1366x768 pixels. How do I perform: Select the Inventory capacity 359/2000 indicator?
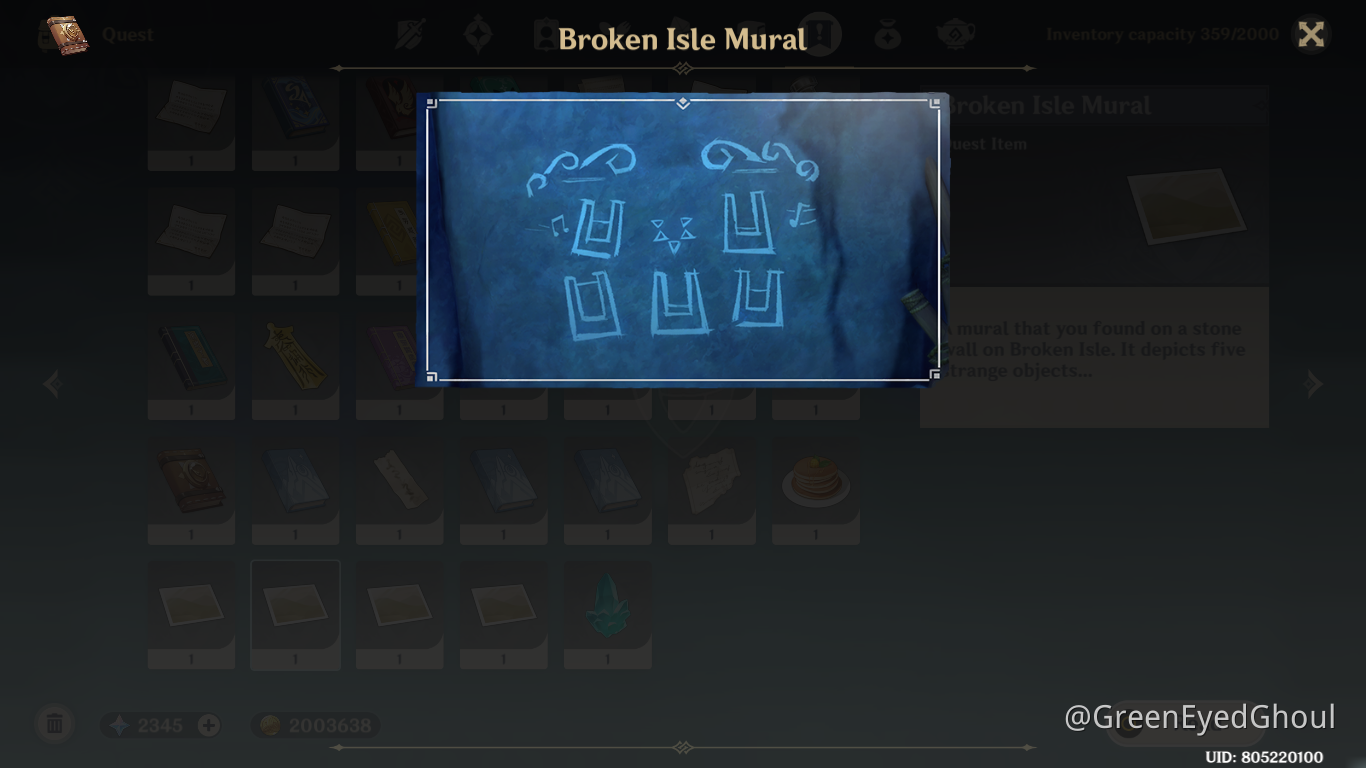click(x=1162, y=34)
